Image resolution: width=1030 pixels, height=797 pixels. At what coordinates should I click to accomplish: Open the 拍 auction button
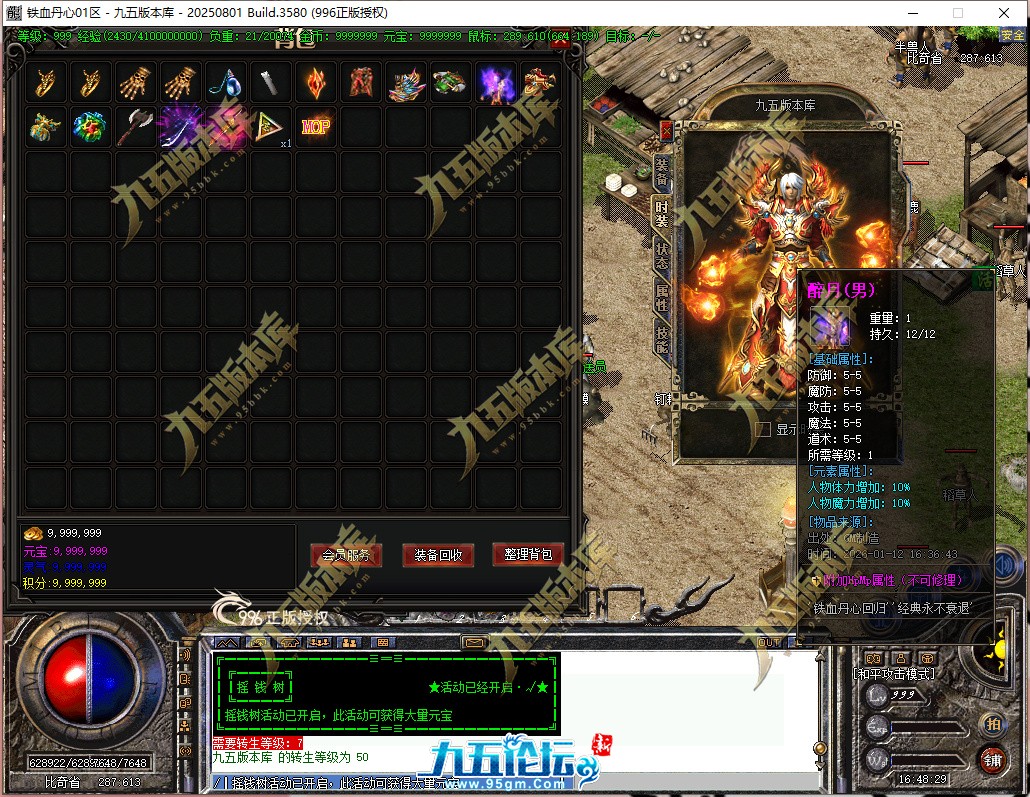pos(992,723)
